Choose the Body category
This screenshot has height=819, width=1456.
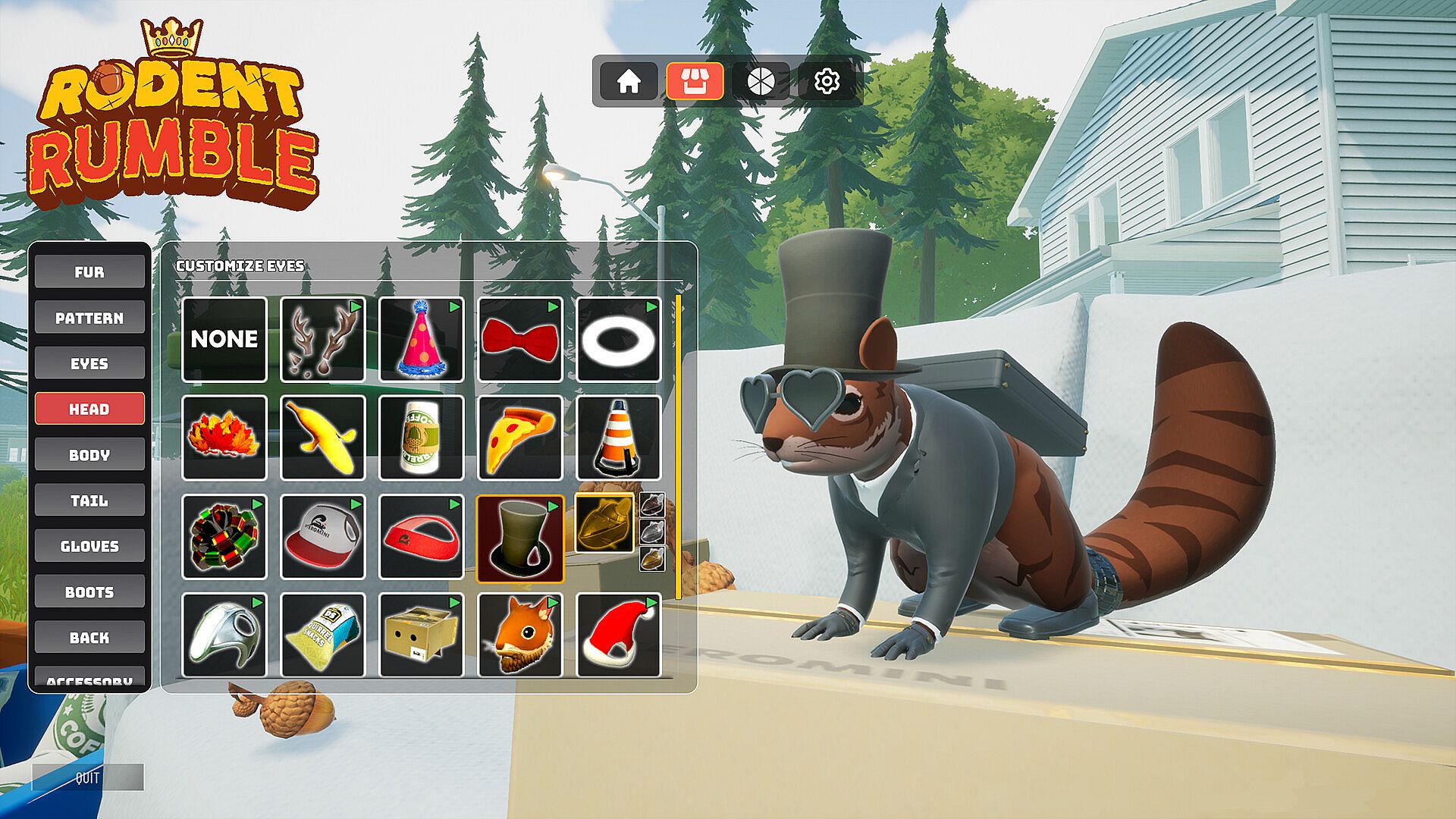point(89,455)
